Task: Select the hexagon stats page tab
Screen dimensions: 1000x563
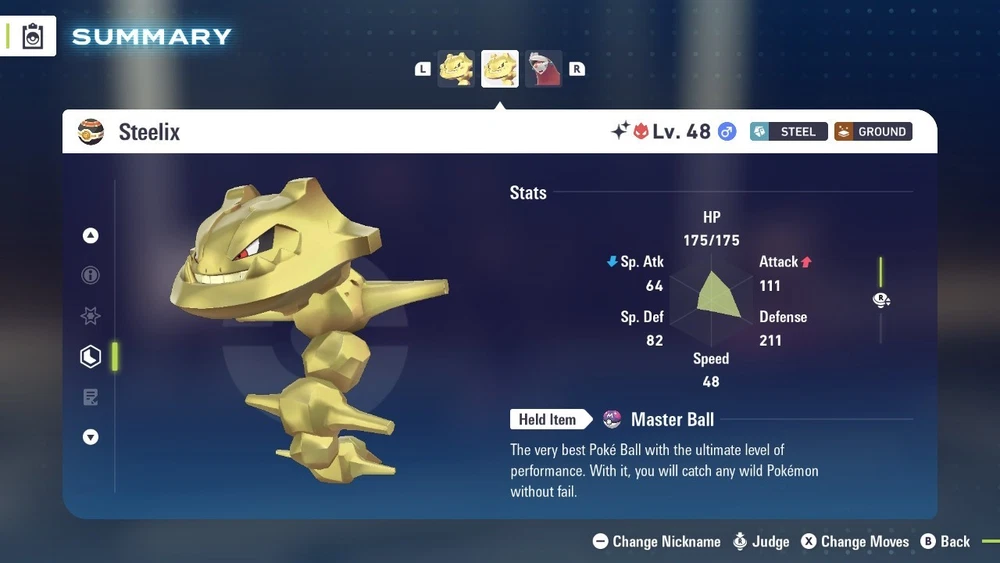Action: (x=91, y=356)
